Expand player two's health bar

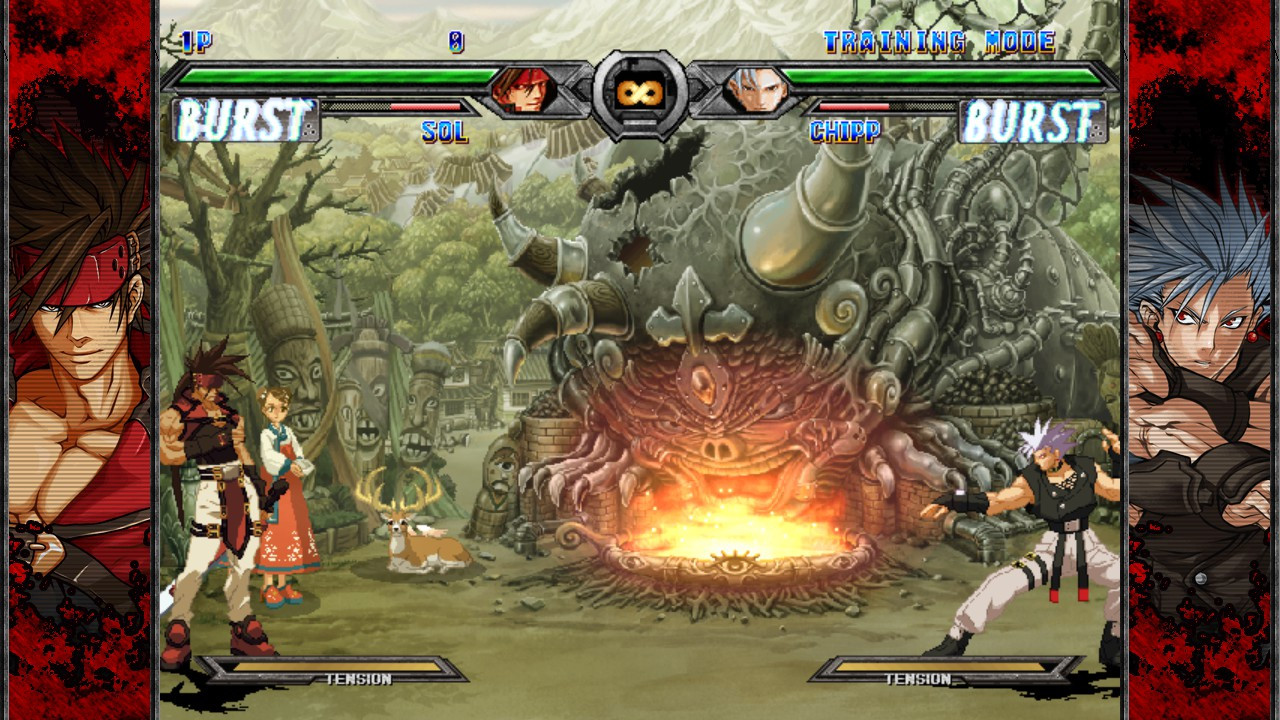pos(945,73)
